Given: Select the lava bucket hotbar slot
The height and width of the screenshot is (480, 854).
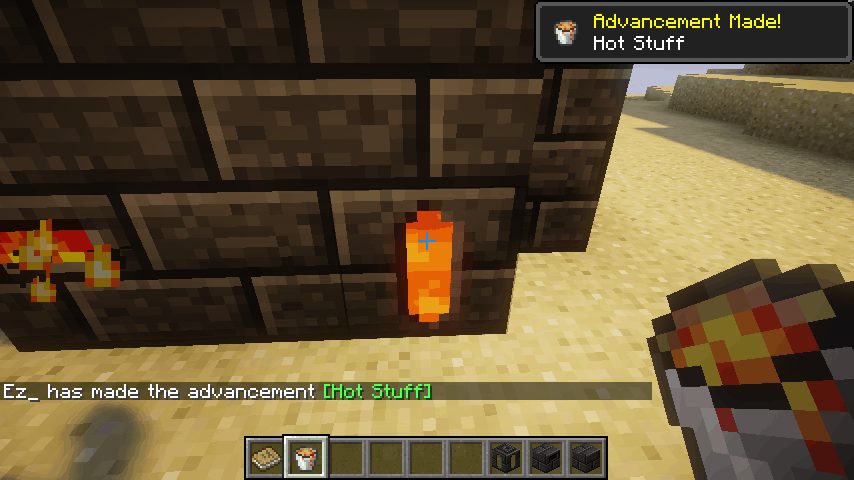Looking at the screenshot, I should point(305,458).
